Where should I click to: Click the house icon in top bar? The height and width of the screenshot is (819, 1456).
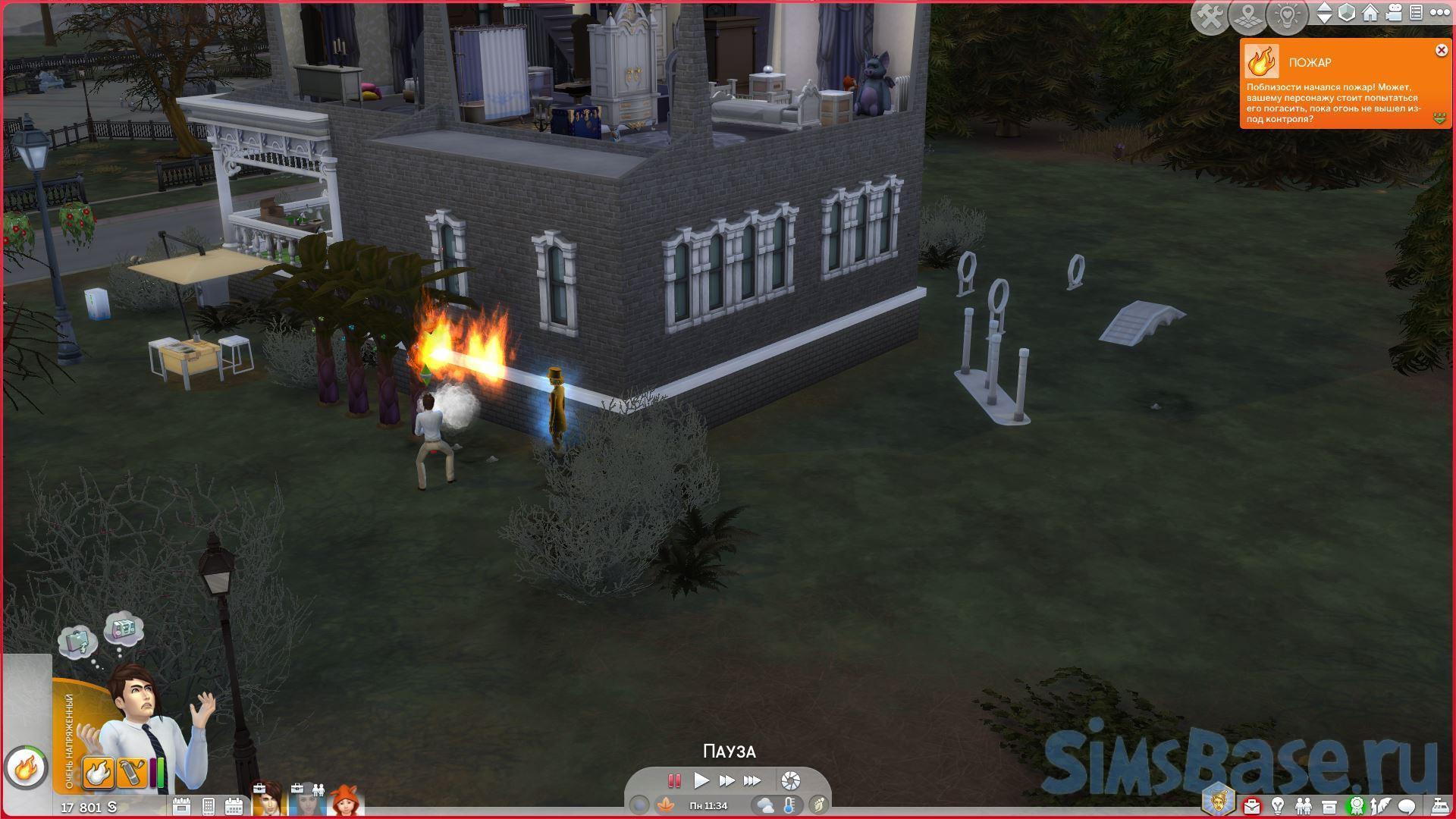click(x=1370, y=13)
